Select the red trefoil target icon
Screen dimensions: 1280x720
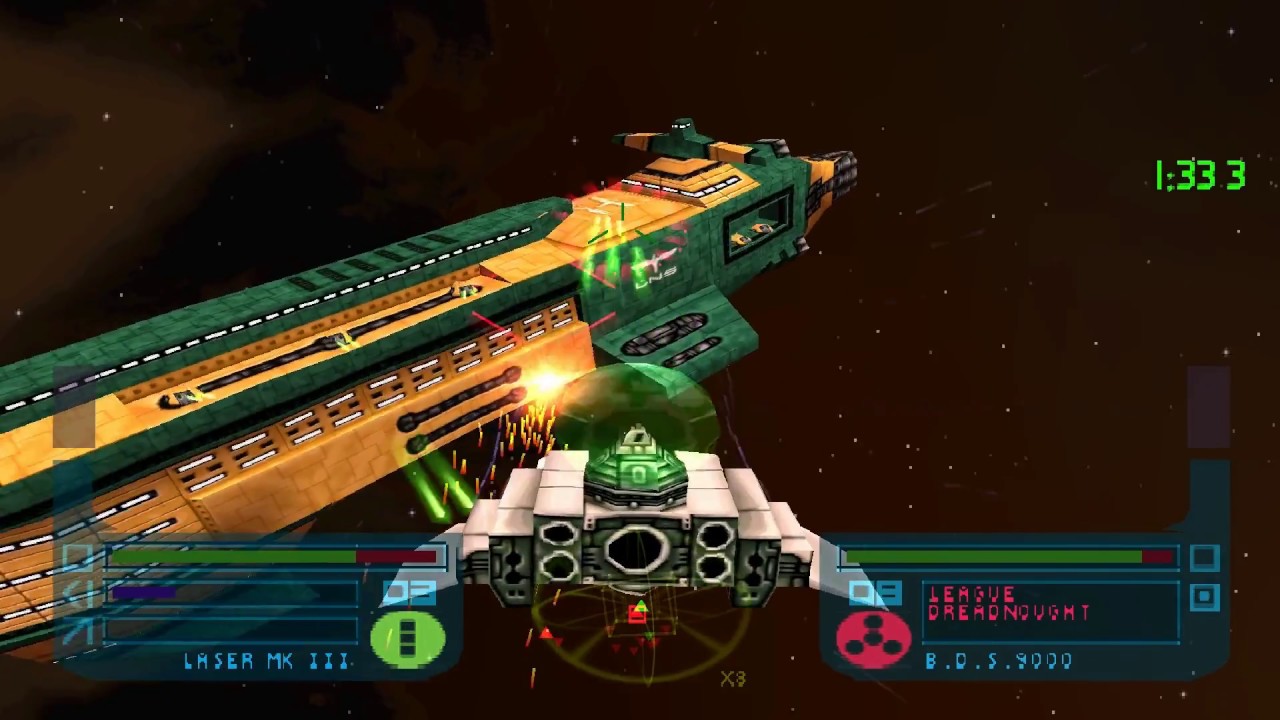pos(873,640)
